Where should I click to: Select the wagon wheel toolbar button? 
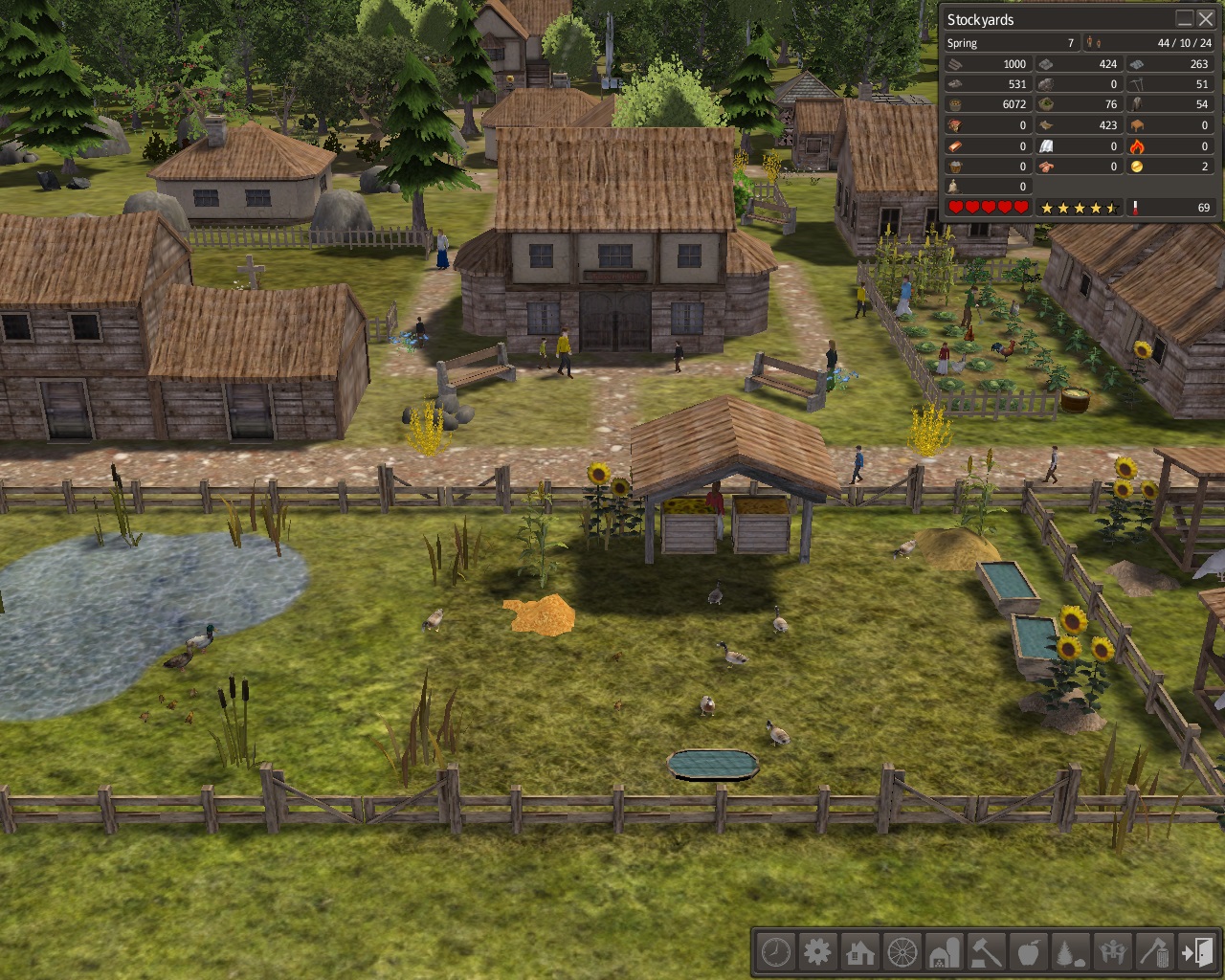coord(902,952)
